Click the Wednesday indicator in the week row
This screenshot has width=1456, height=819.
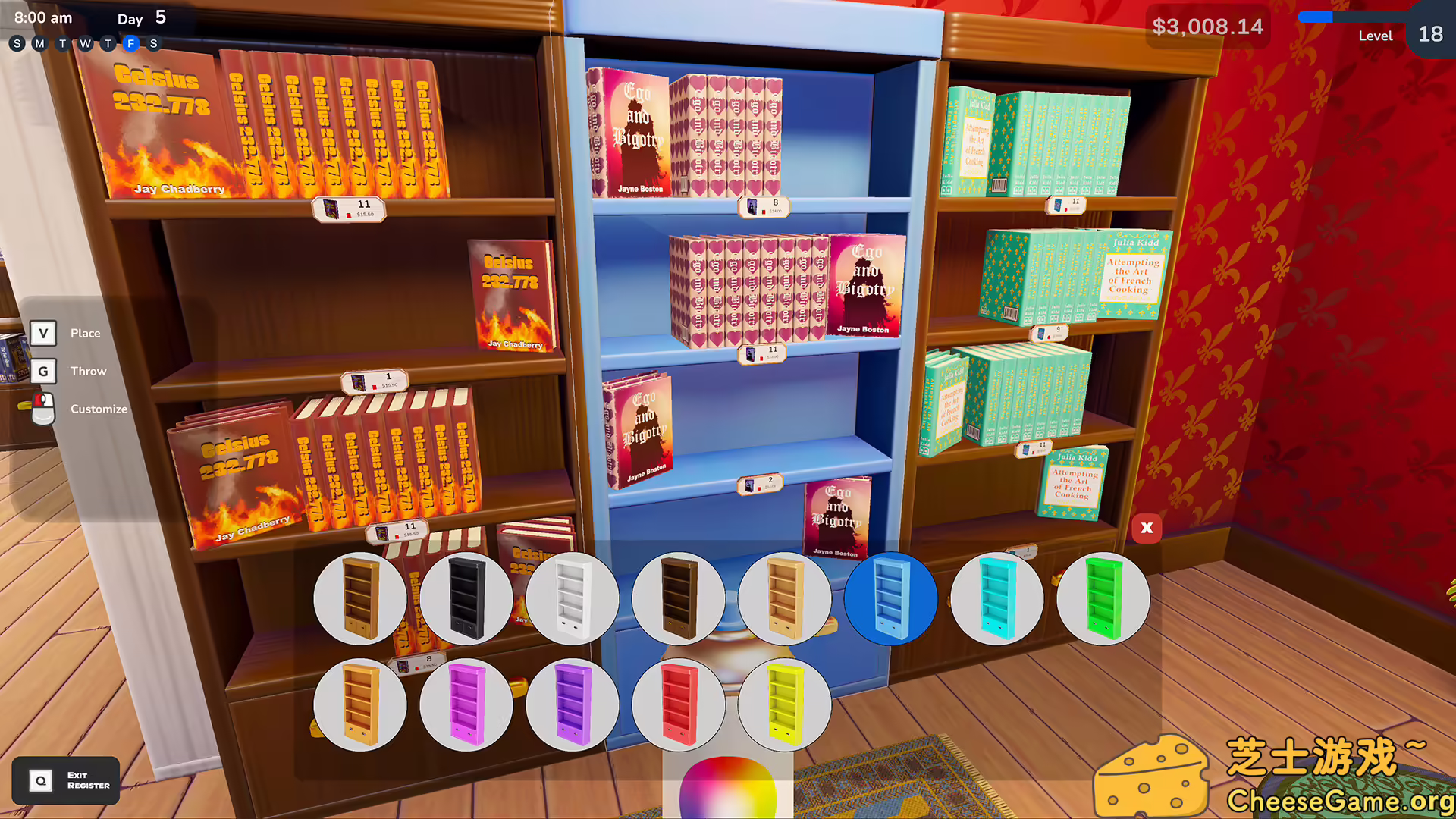click(x=84, y=44)
